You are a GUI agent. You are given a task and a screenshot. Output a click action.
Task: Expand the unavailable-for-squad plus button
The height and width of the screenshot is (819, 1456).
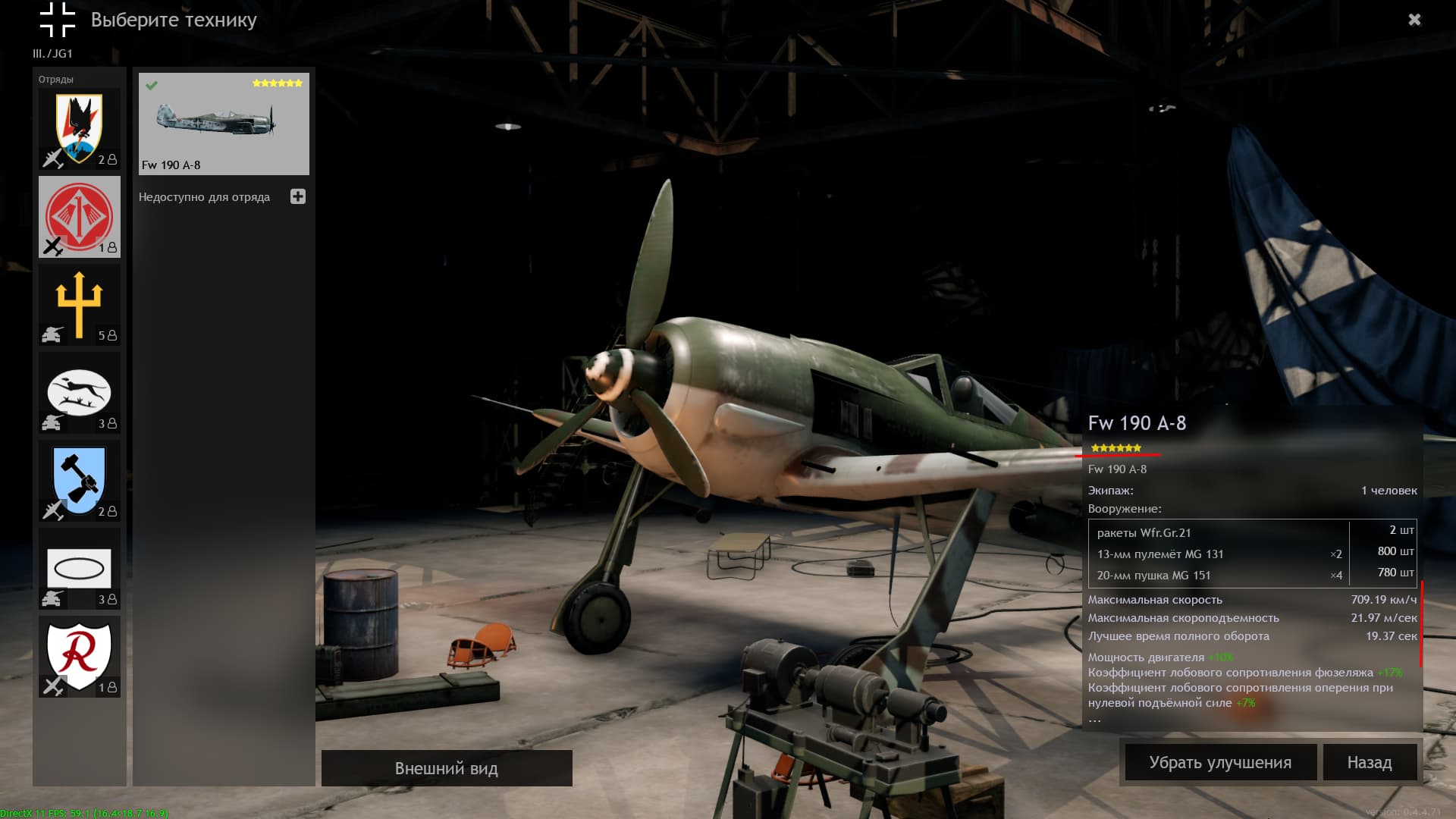point(298,197)
